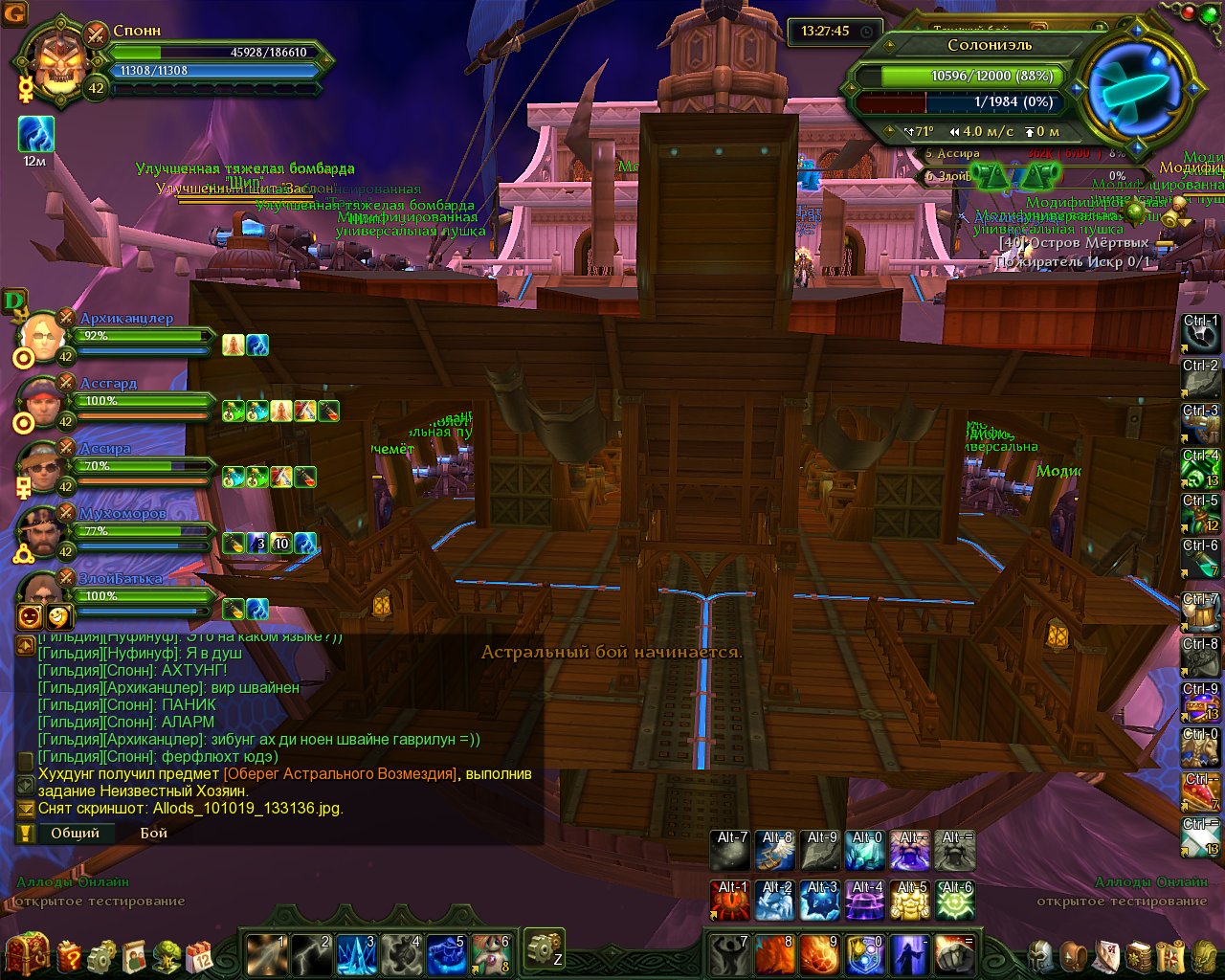
Task: Use the horse mount item on Ctrl-0
Action: 1201,747
